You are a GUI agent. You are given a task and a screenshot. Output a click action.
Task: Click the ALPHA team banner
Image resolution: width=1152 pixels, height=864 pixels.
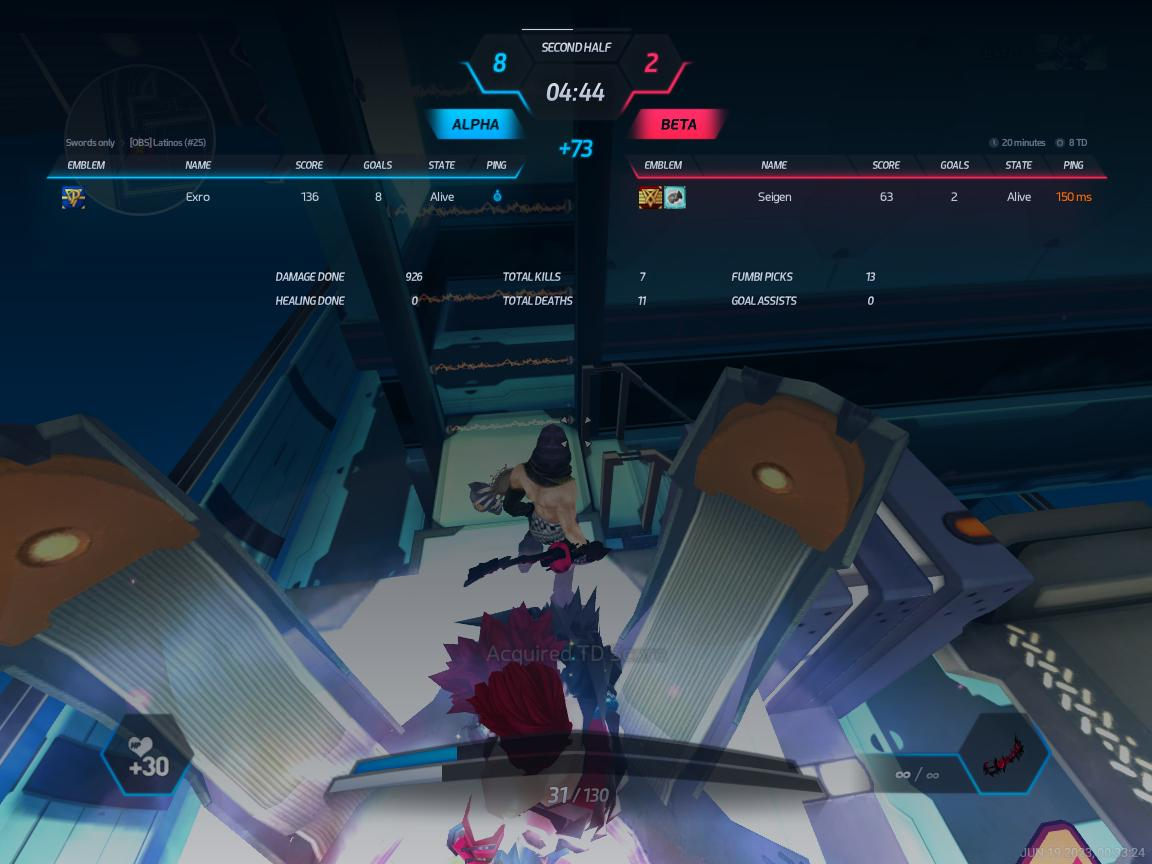tap(476, 125)
